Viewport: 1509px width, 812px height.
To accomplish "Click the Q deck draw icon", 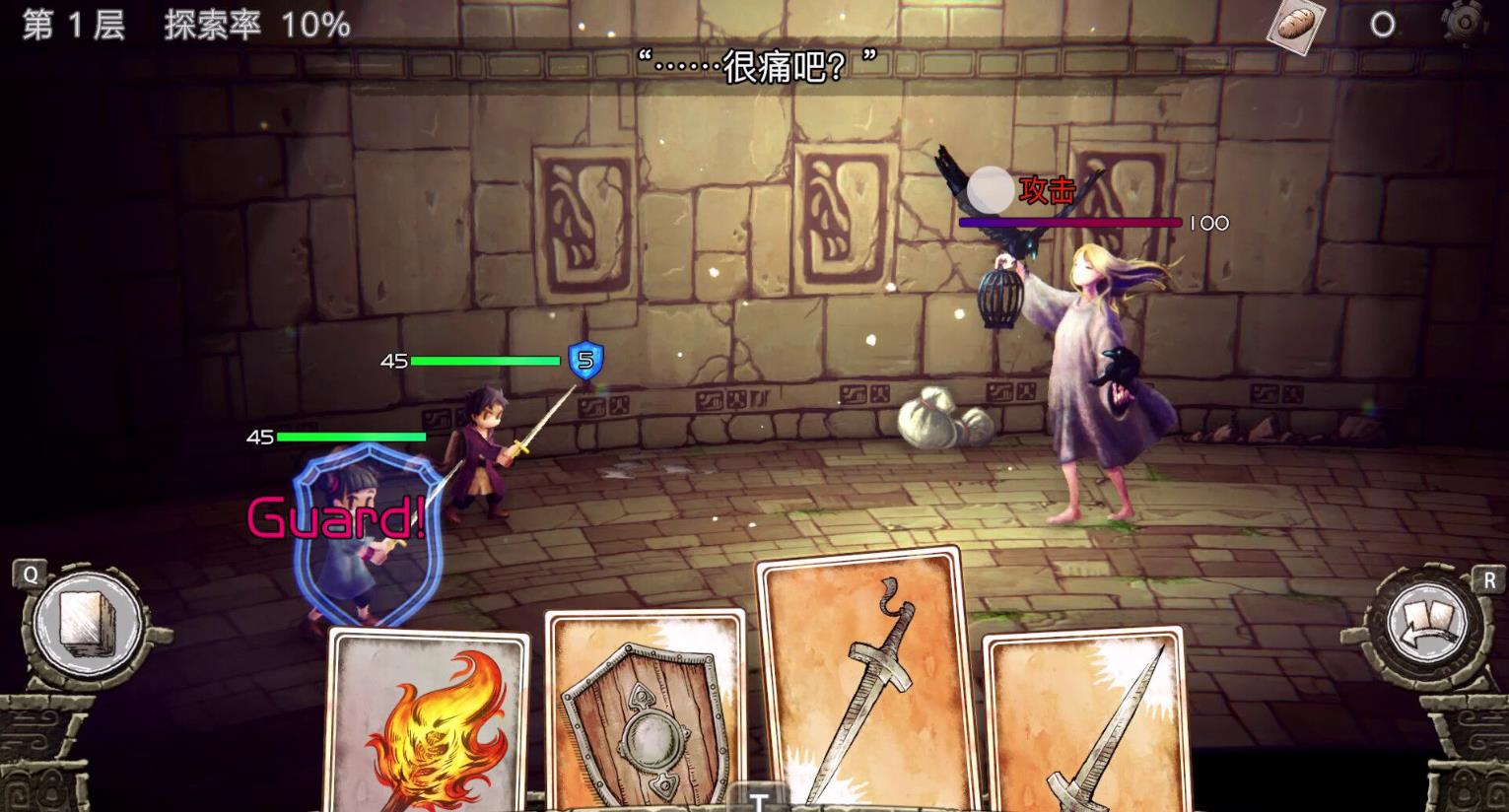I will pos(87,624).
